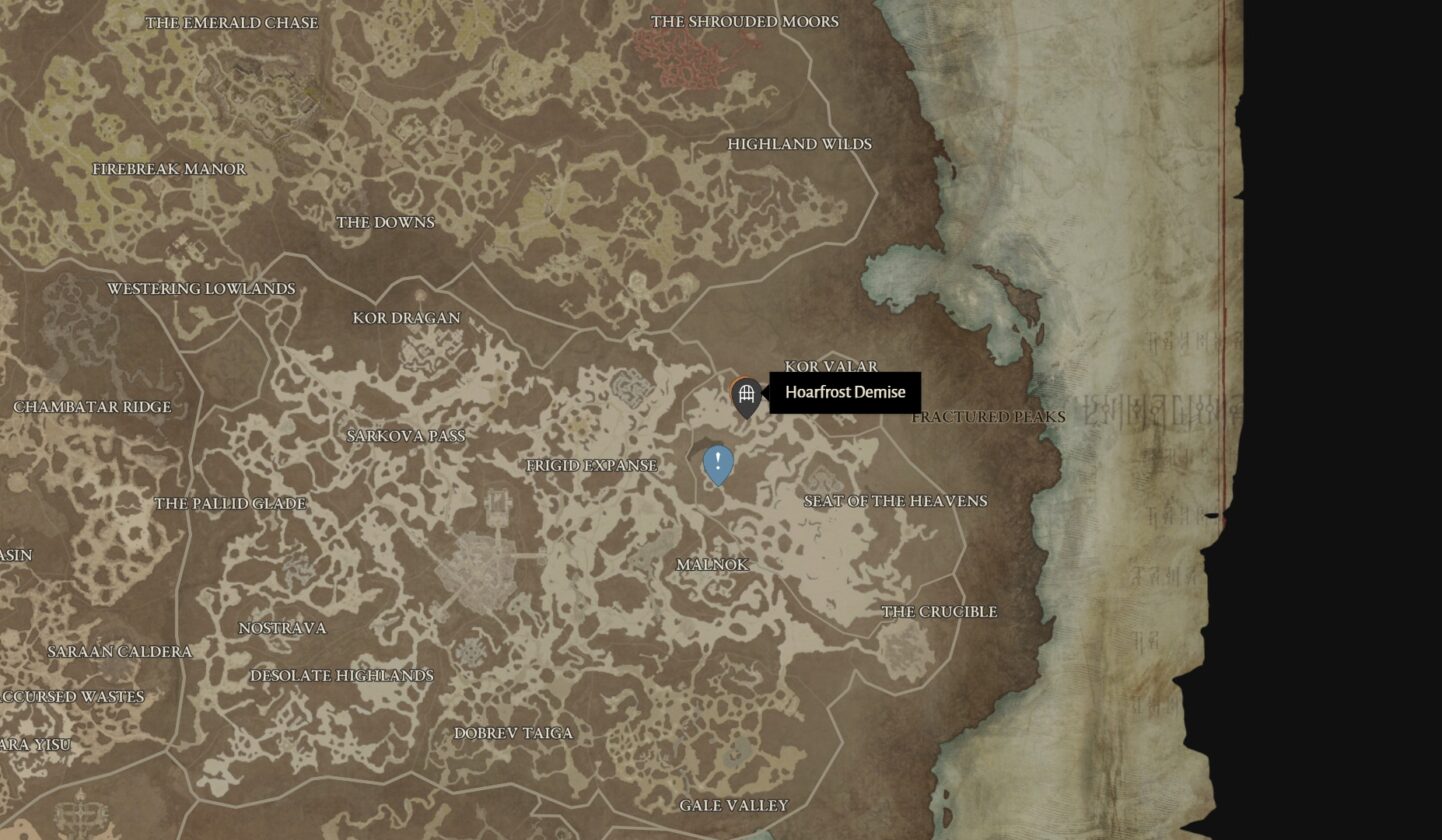This screenshot has height=840, width=1442.
Task: Click the Frigid Expanse zone label
Action: coord(591,465)
